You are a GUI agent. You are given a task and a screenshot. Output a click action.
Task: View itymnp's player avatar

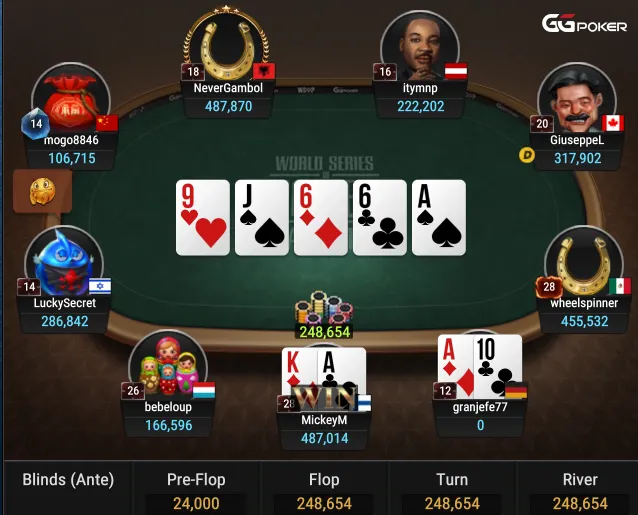coord(419,47)
